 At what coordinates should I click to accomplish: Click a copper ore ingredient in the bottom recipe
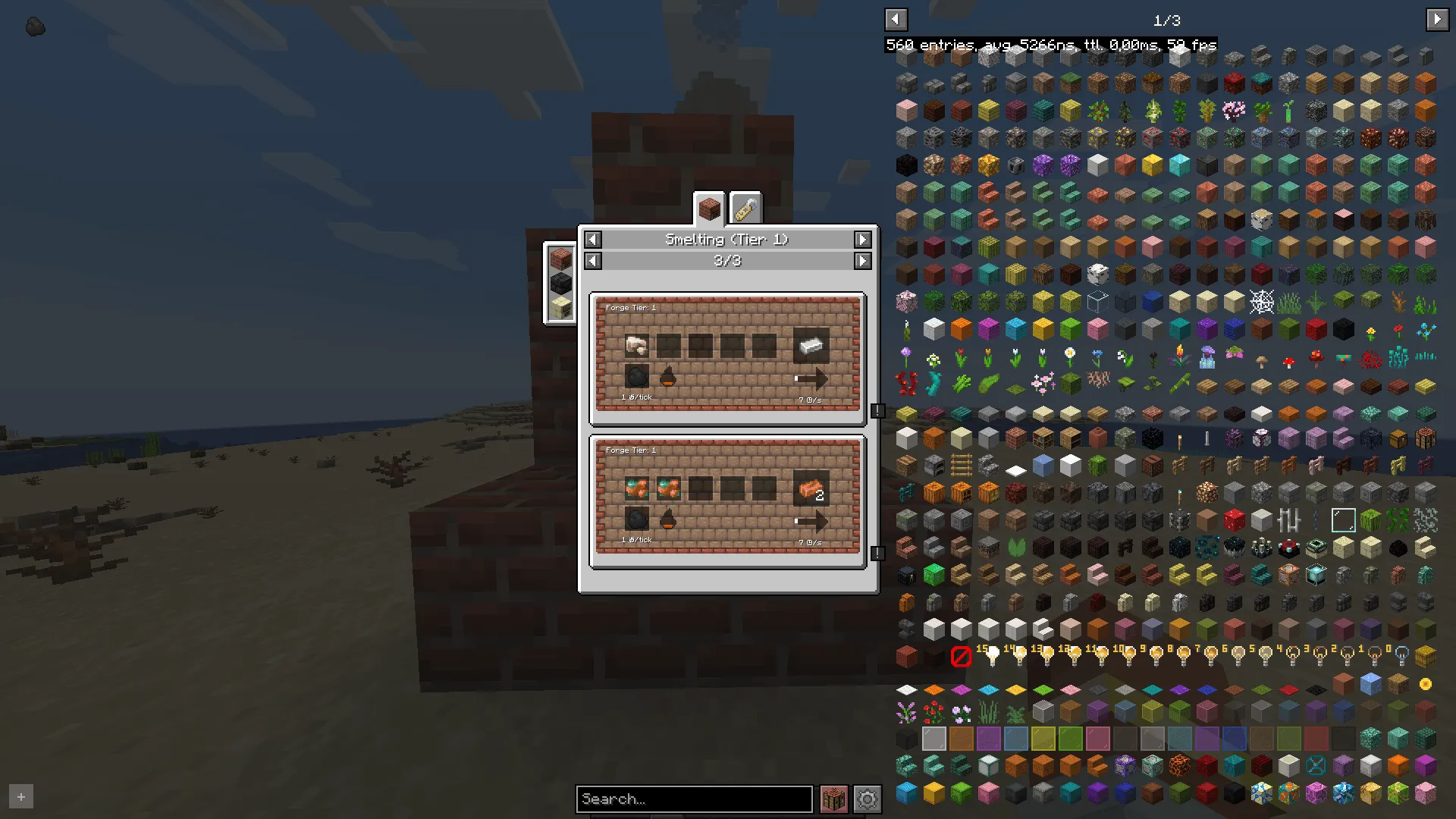tap(637, 489)
